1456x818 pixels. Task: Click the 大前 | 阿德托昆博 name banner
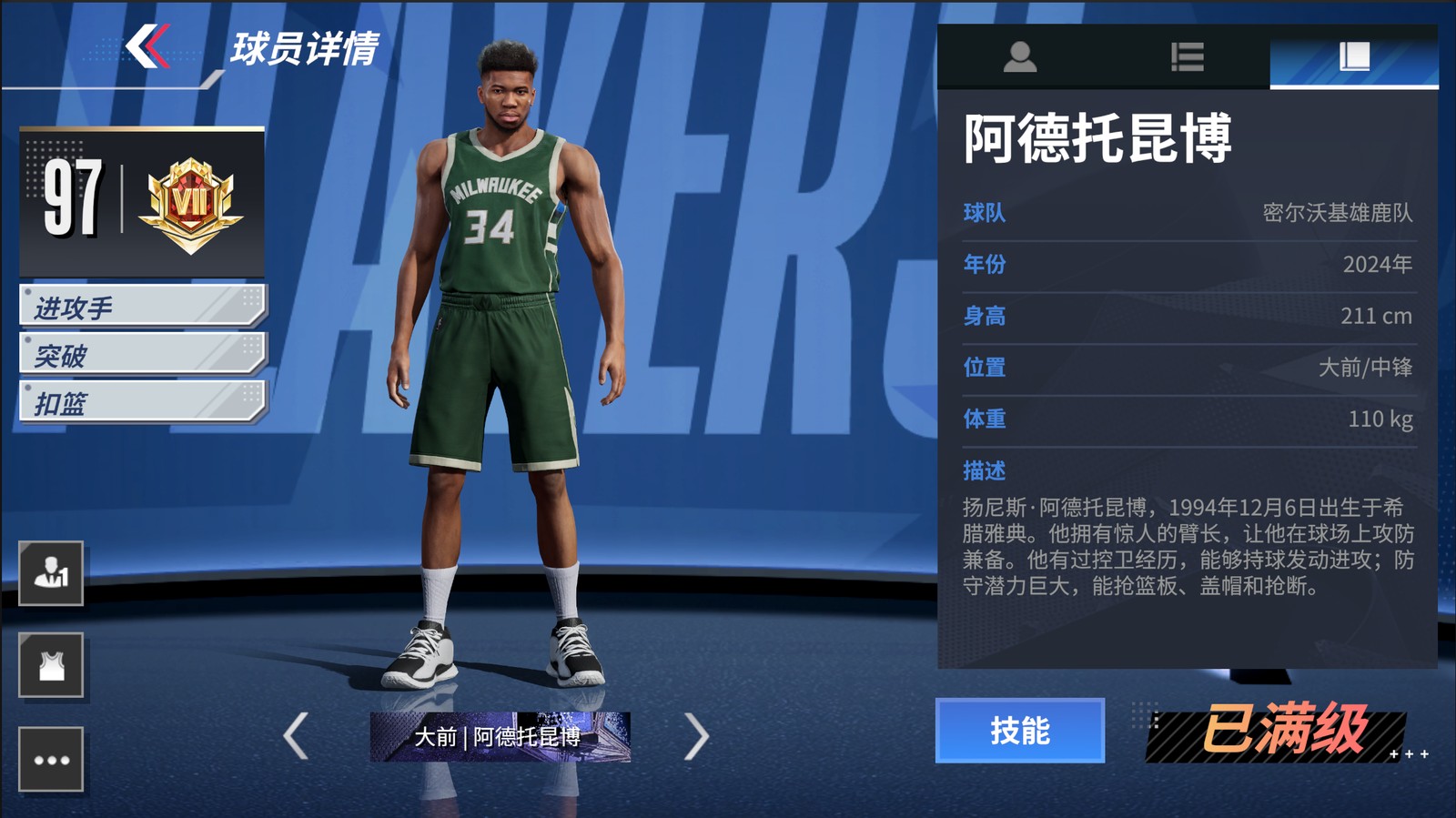[500, 736]
